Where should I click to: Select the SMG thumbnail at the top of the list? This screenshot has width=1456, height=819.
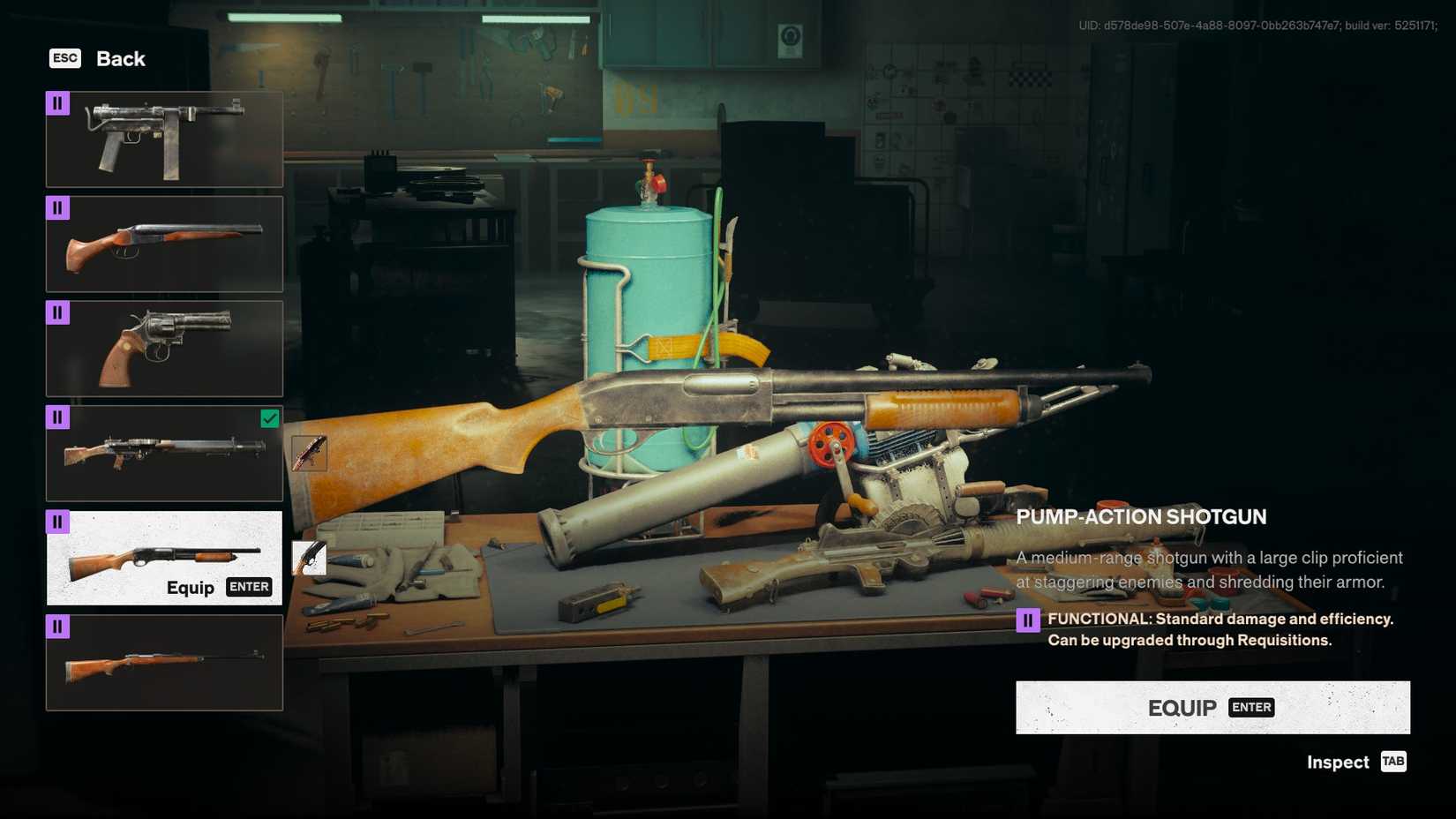(164, 139)
